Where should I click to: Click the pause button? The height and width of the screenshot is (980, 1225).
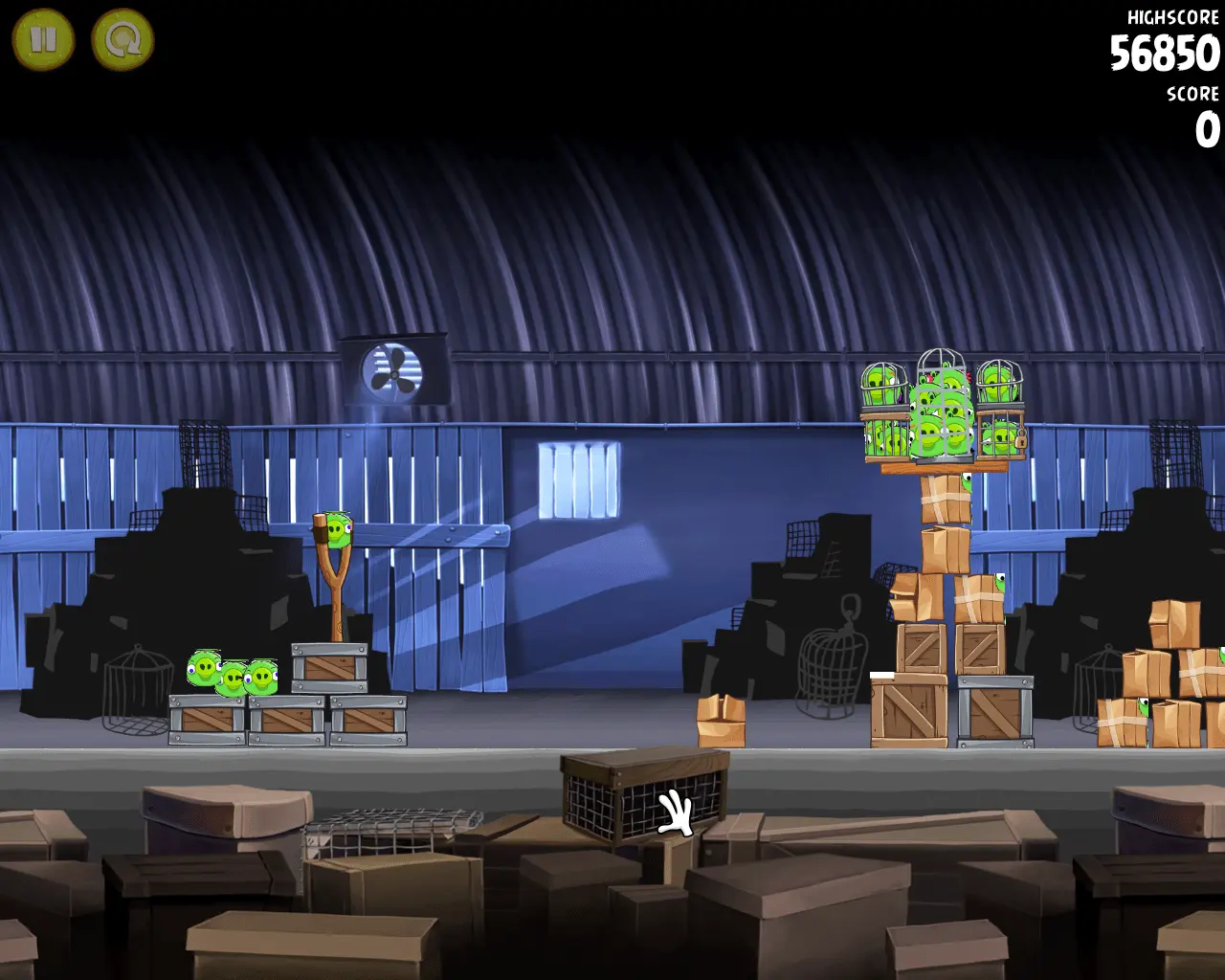point(43,38)
